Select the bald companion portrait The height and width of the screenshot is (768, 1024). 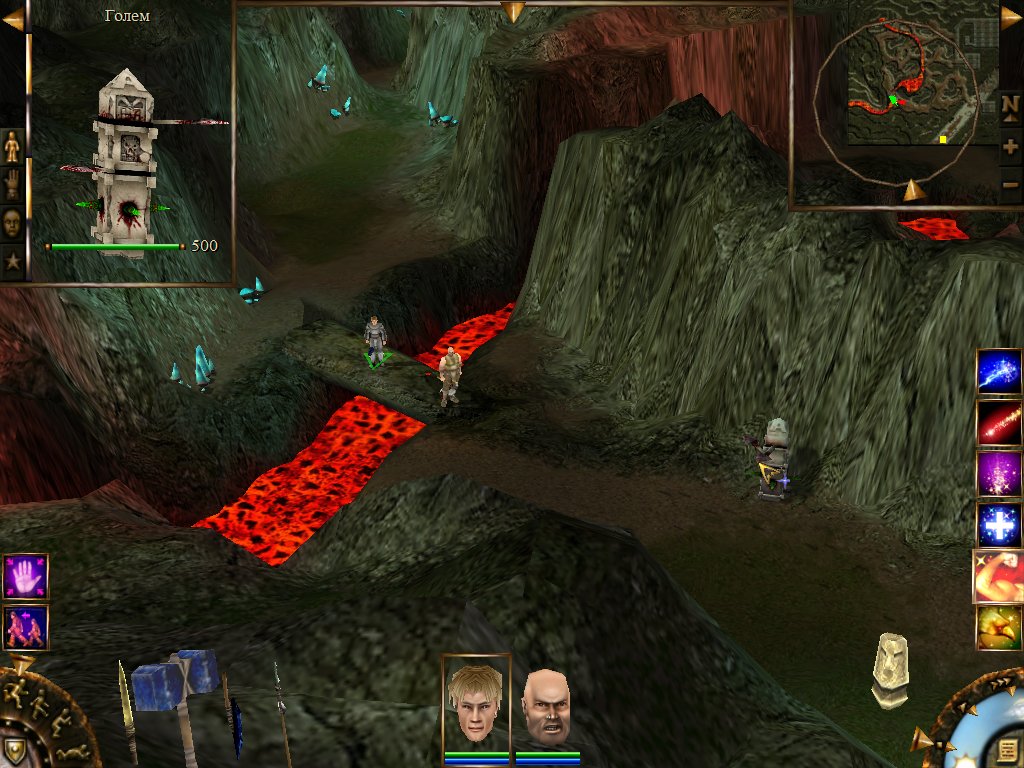[x=547, y=708]
